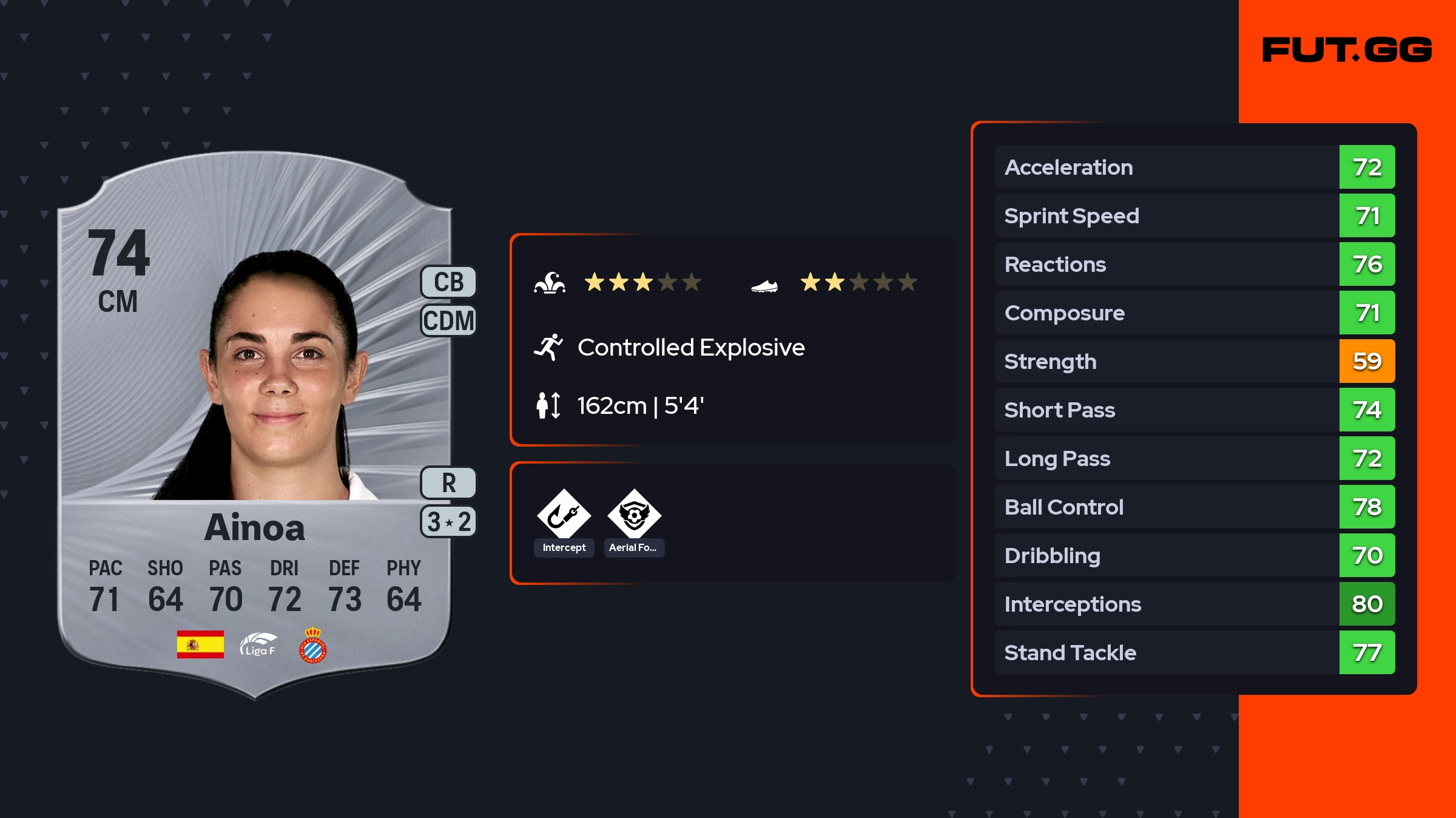Choose the CB alternate position badge
This screenshot has height=818, width=1456.
(x=448, y=282)
